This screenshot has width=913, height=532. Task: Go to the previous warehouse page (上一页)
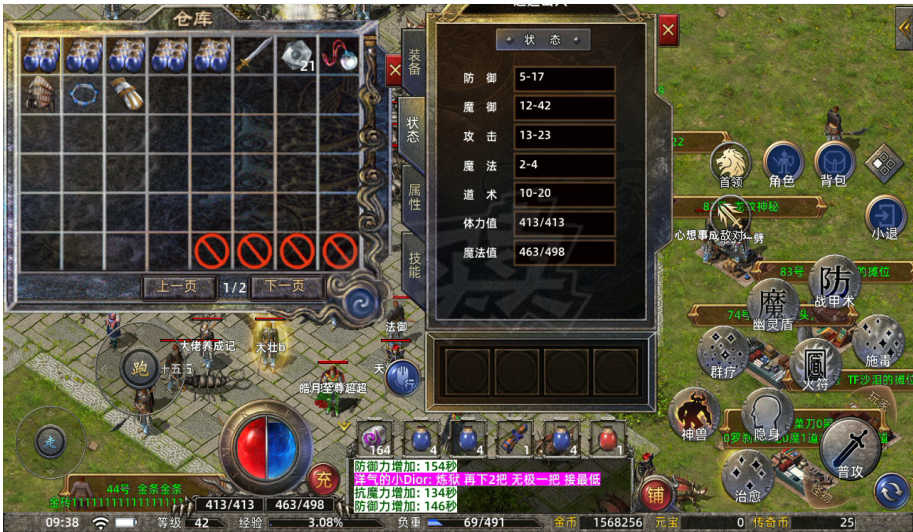(x=179, y=288)
